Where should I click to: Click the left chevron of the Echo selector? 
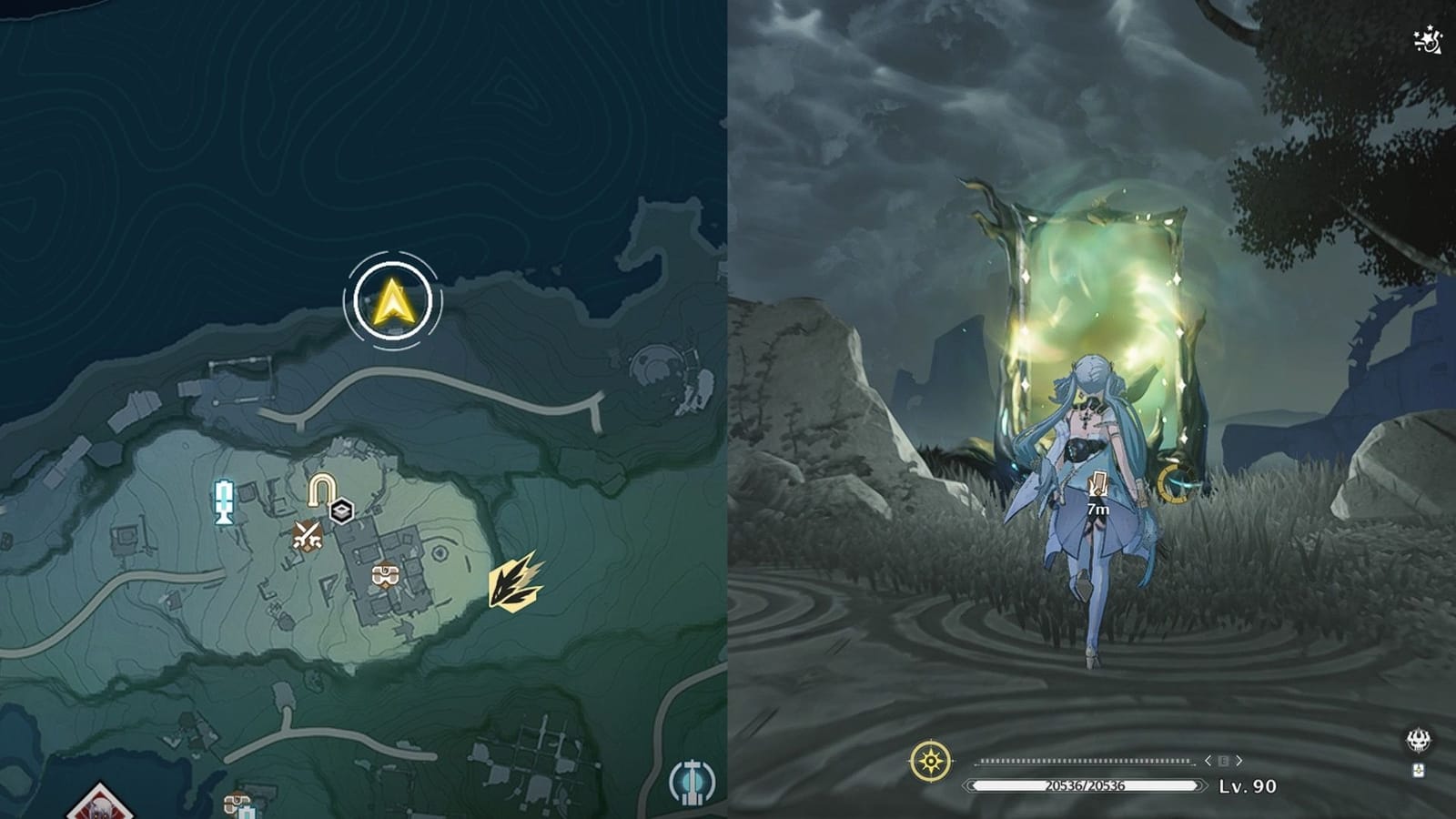coord(1208,761)
